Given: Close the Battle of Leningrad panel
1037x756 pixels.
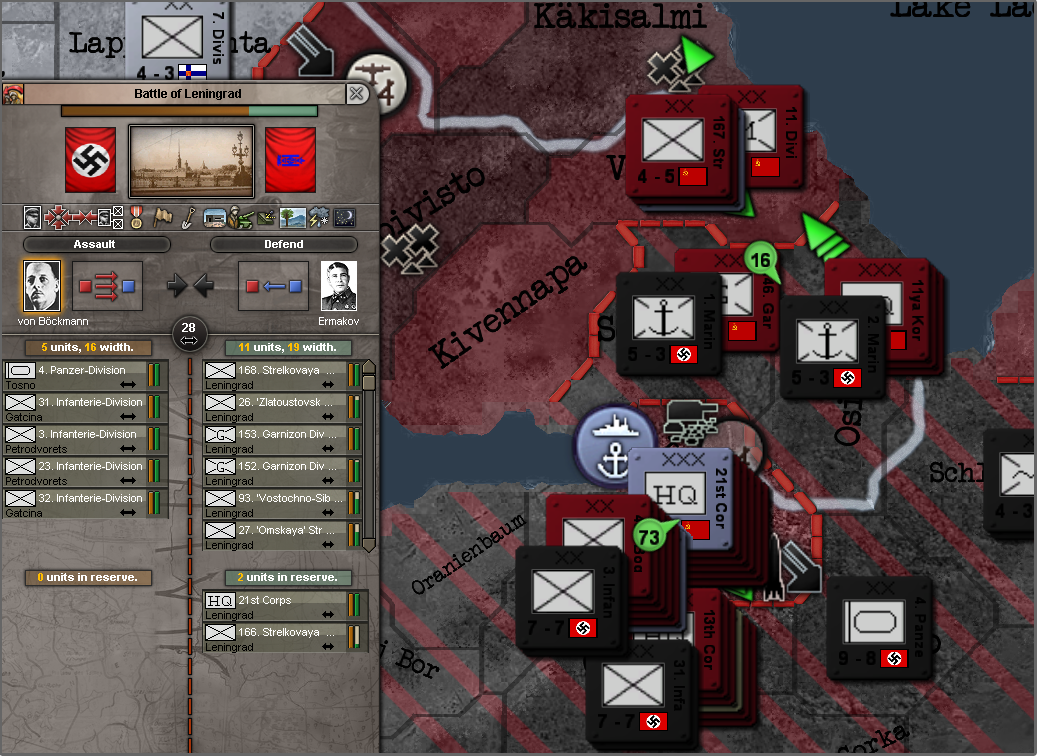Looking at the screenshot, I should click(356, 94).
